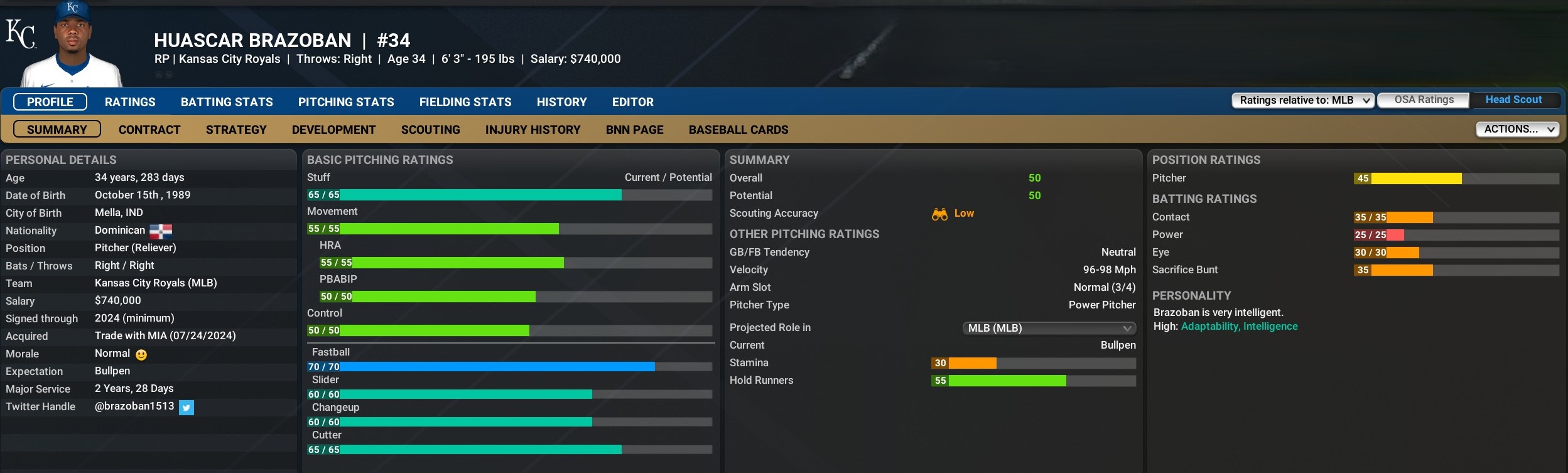Expand the Ratings relative to MLB dropdown
Screen dimensions: 1568x473
pyautogui.click(x=1303, y=101)
